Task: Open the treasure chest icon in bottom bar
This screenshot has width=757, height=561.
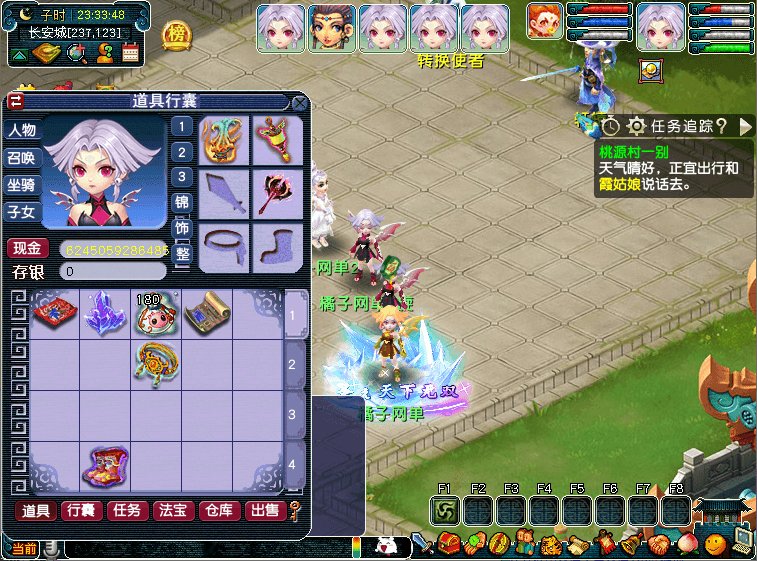Action: 449,545
